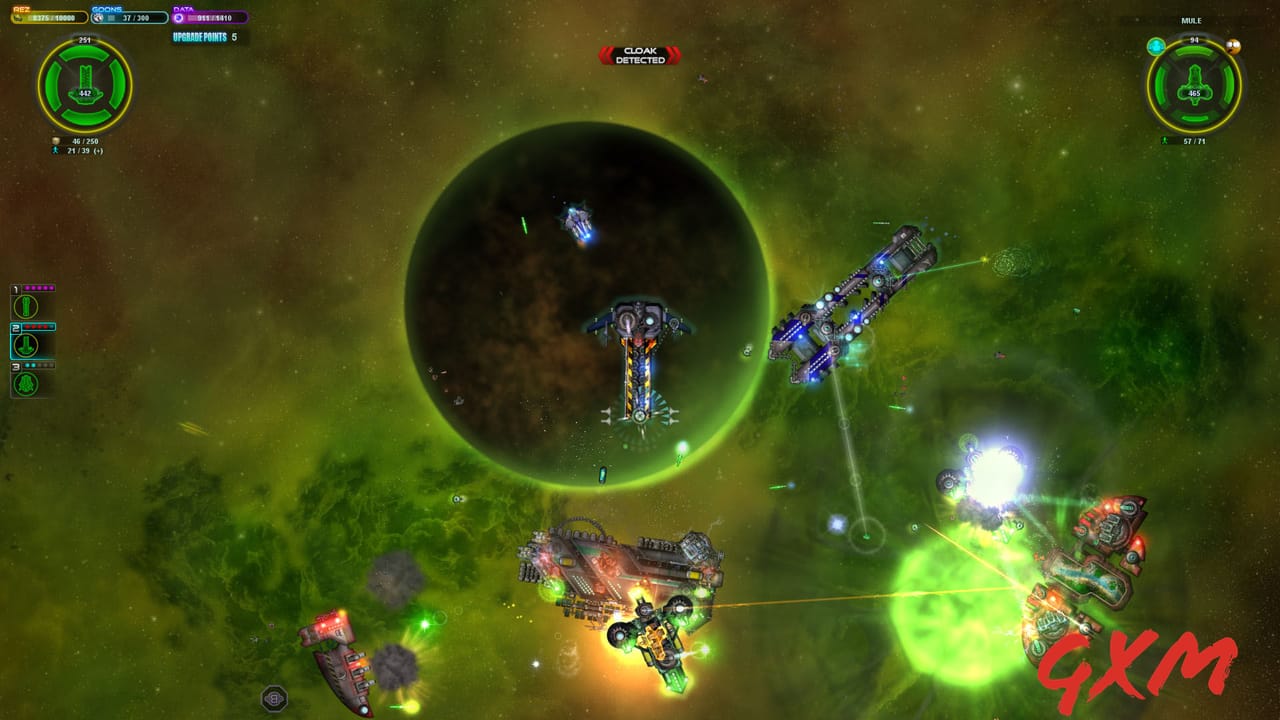
Task: Click the blue thumbs-up icon near the MULE gauge
Action: 1156,46
